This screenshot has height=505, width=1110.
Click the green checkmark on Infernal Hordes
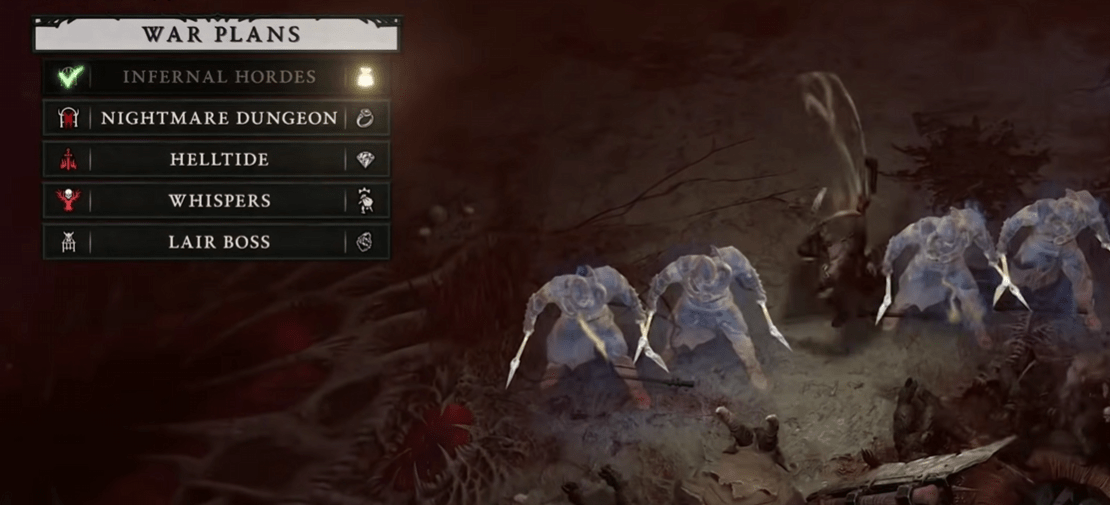[x=68, y=77]
